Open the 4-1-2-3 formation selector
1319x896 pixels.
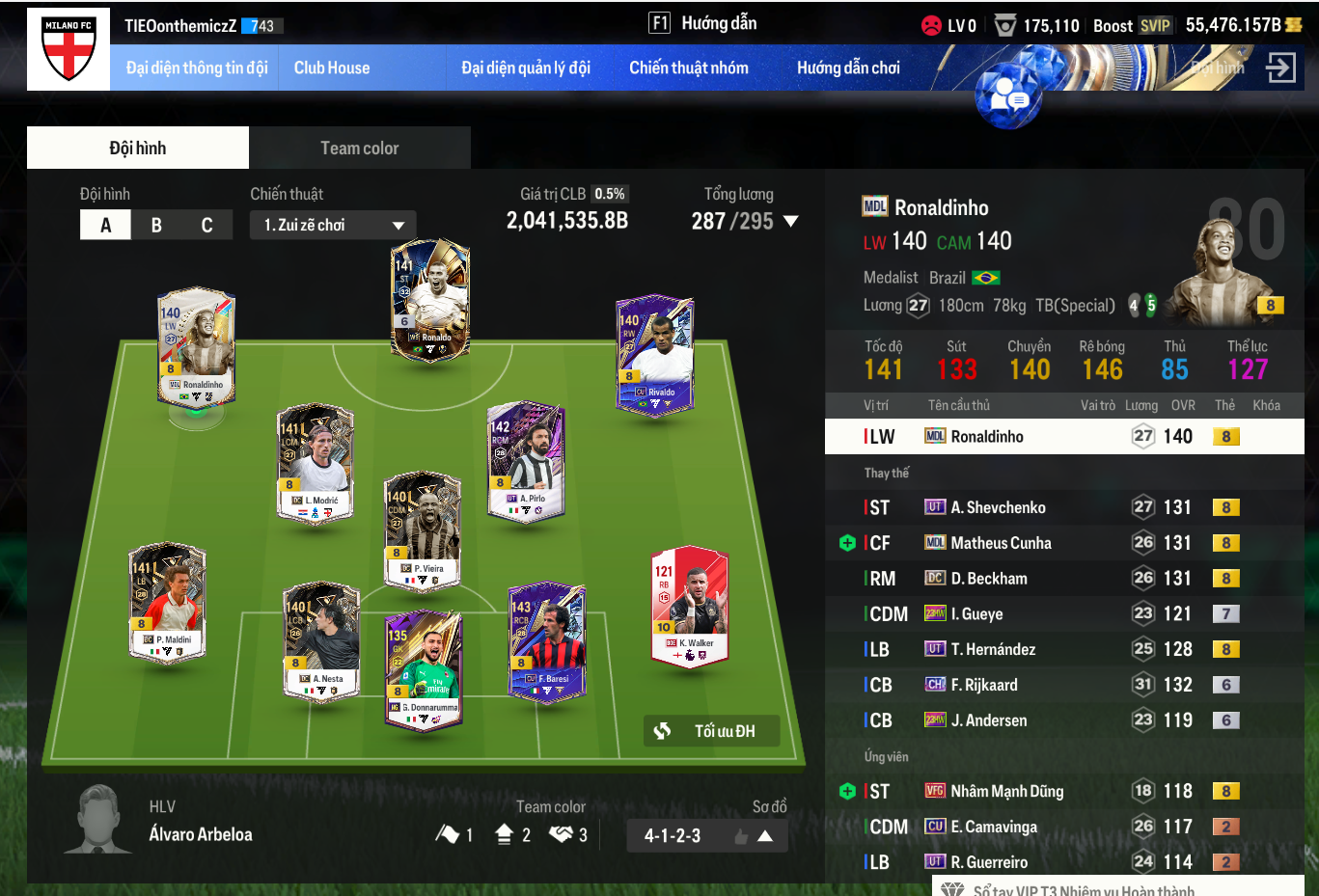pos(707,835)
